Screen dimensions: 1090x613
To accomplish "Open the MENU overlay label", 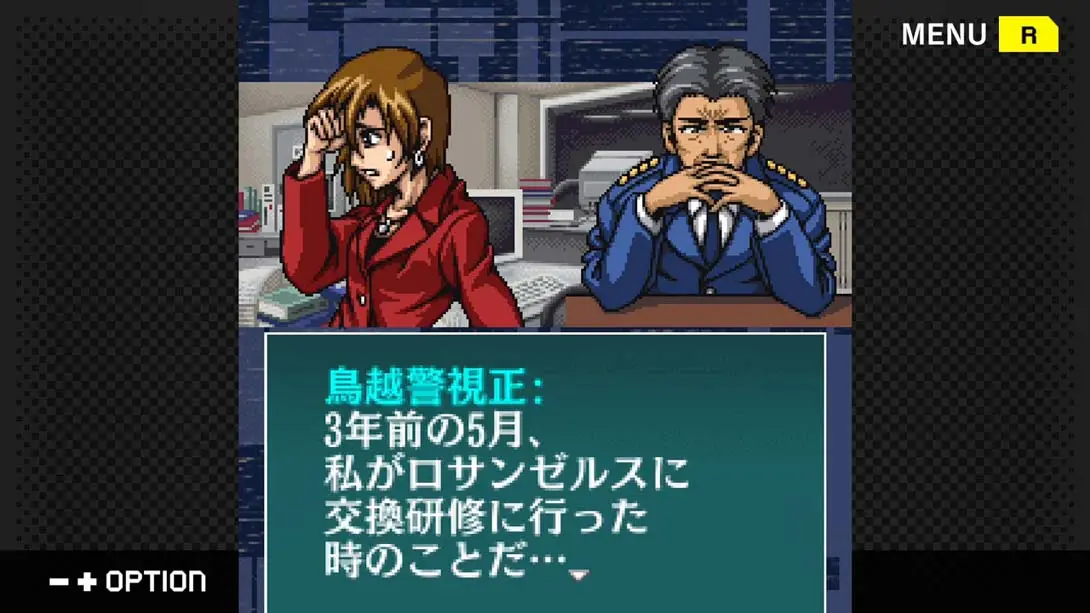I will [943, 35].
